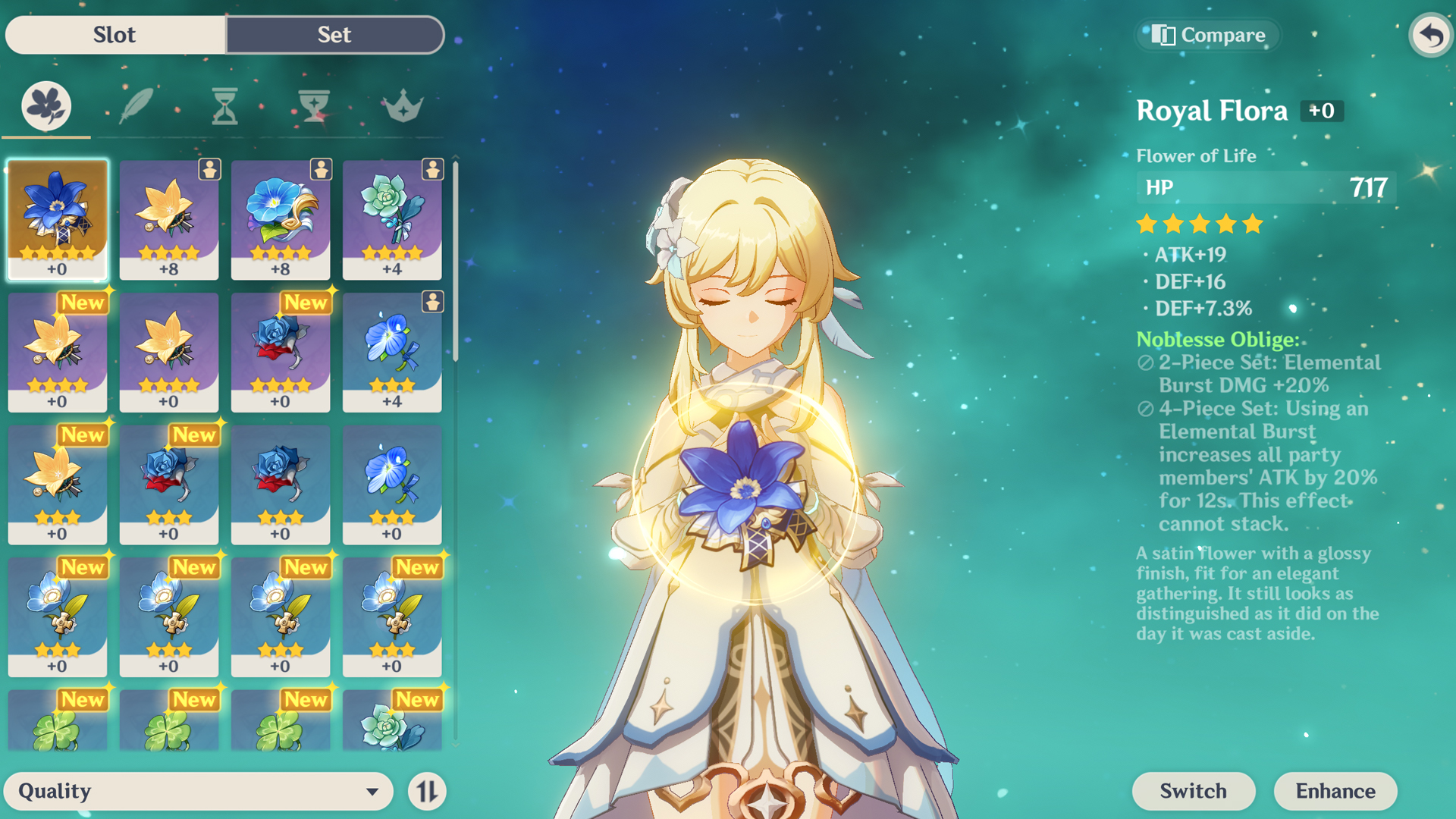Screen dimensions: 1456x819
Task: Pick the morning glory flower artifact +8
Action: click(281, 219)
